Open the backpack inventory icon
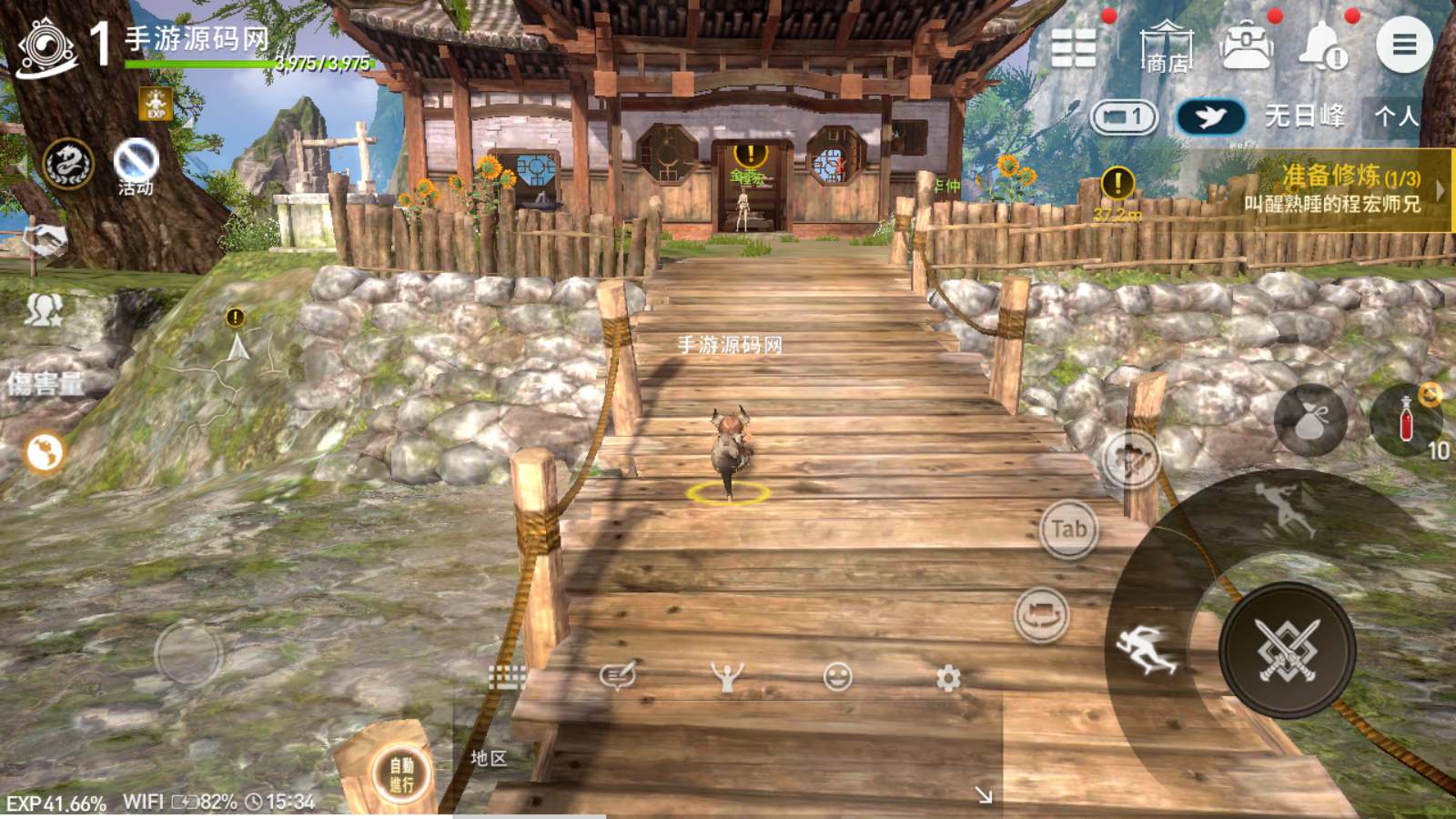Screen dimensions: 1456x819 (1246, 45)
